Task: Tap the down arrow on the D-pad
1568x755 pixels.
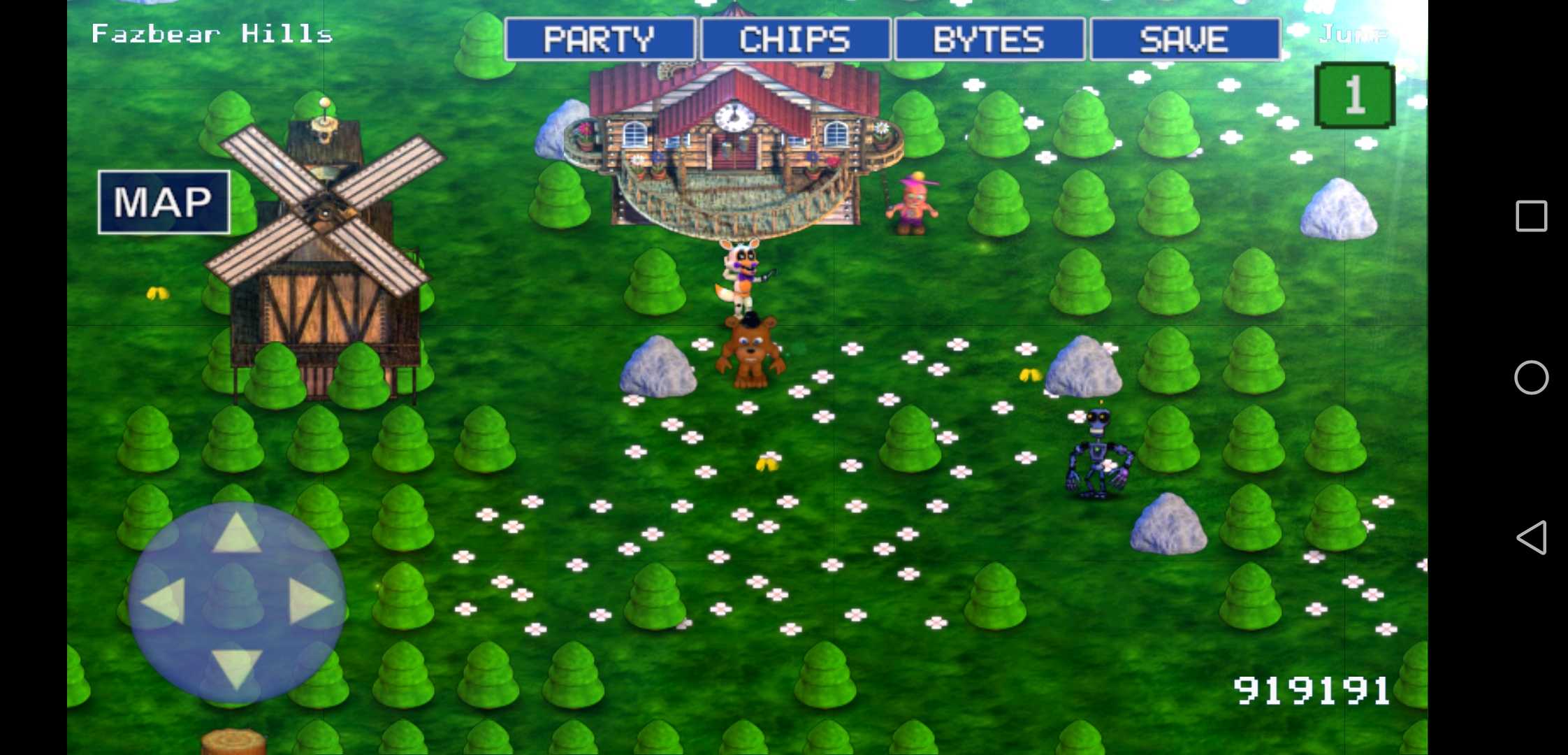Action: (236, 668)
